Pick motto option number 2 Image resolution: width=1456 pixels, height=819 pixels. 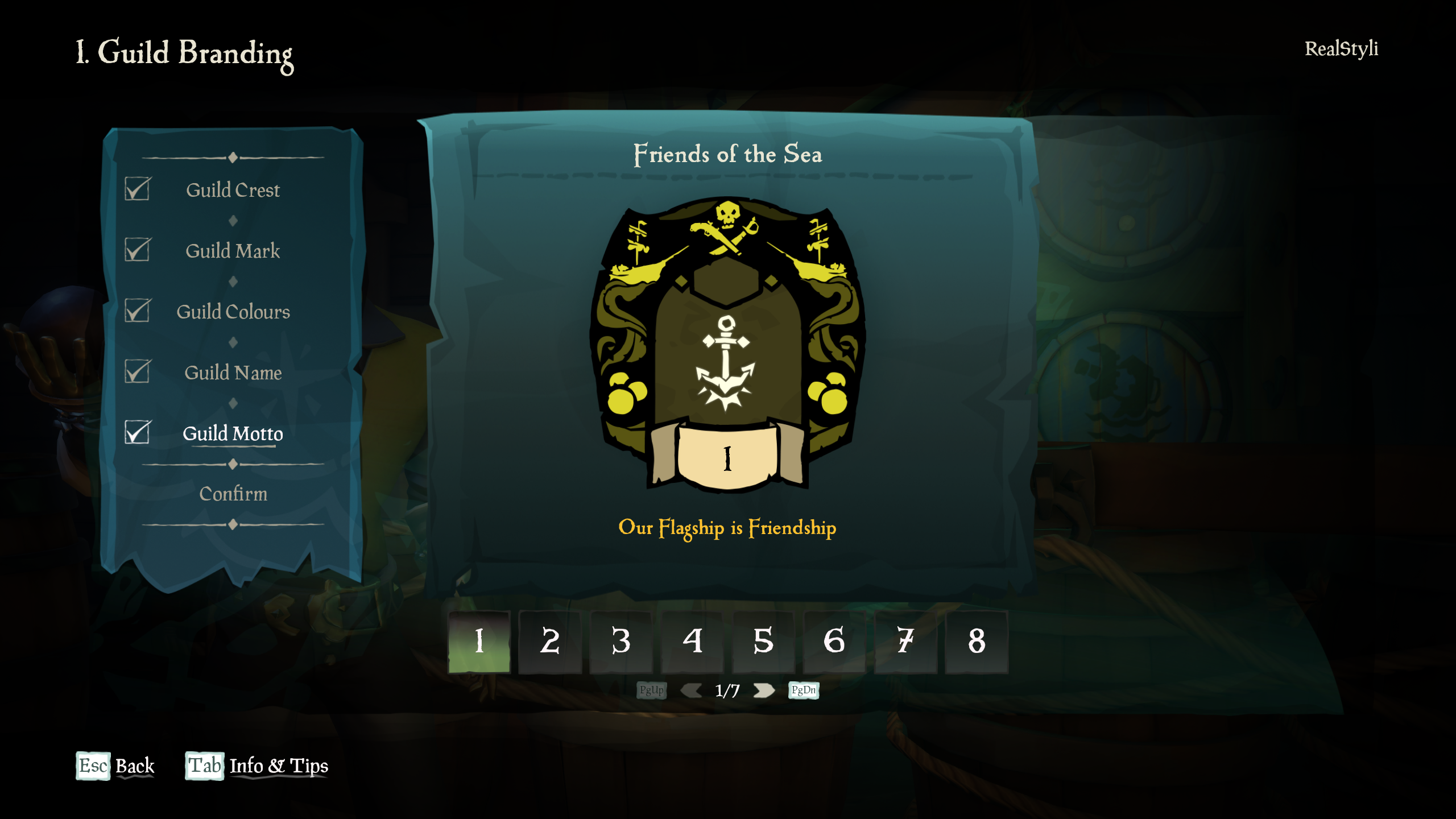(x=550, y=642)
